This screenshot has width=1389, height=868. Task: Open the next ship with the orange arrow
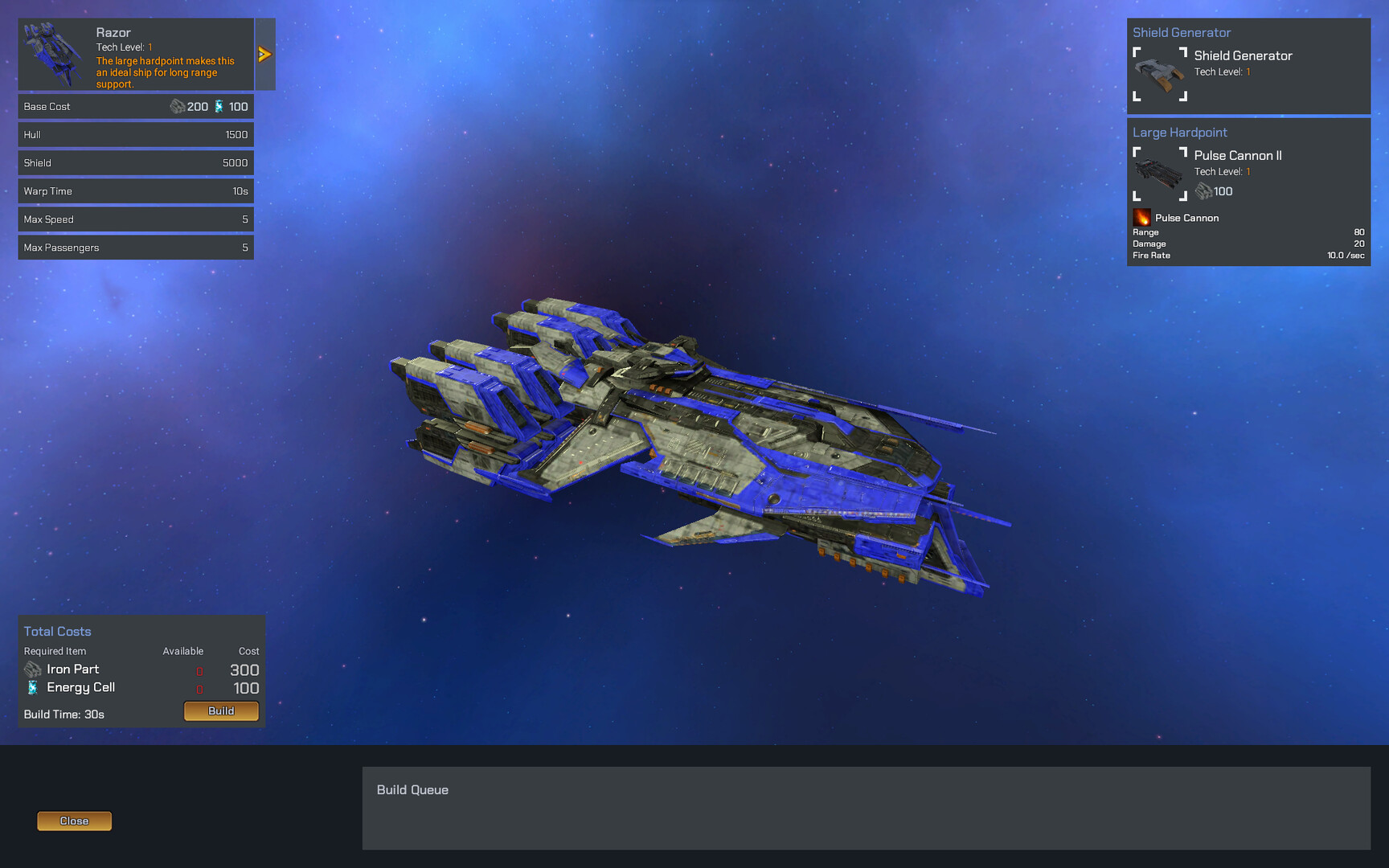click(x=264, y=54)
